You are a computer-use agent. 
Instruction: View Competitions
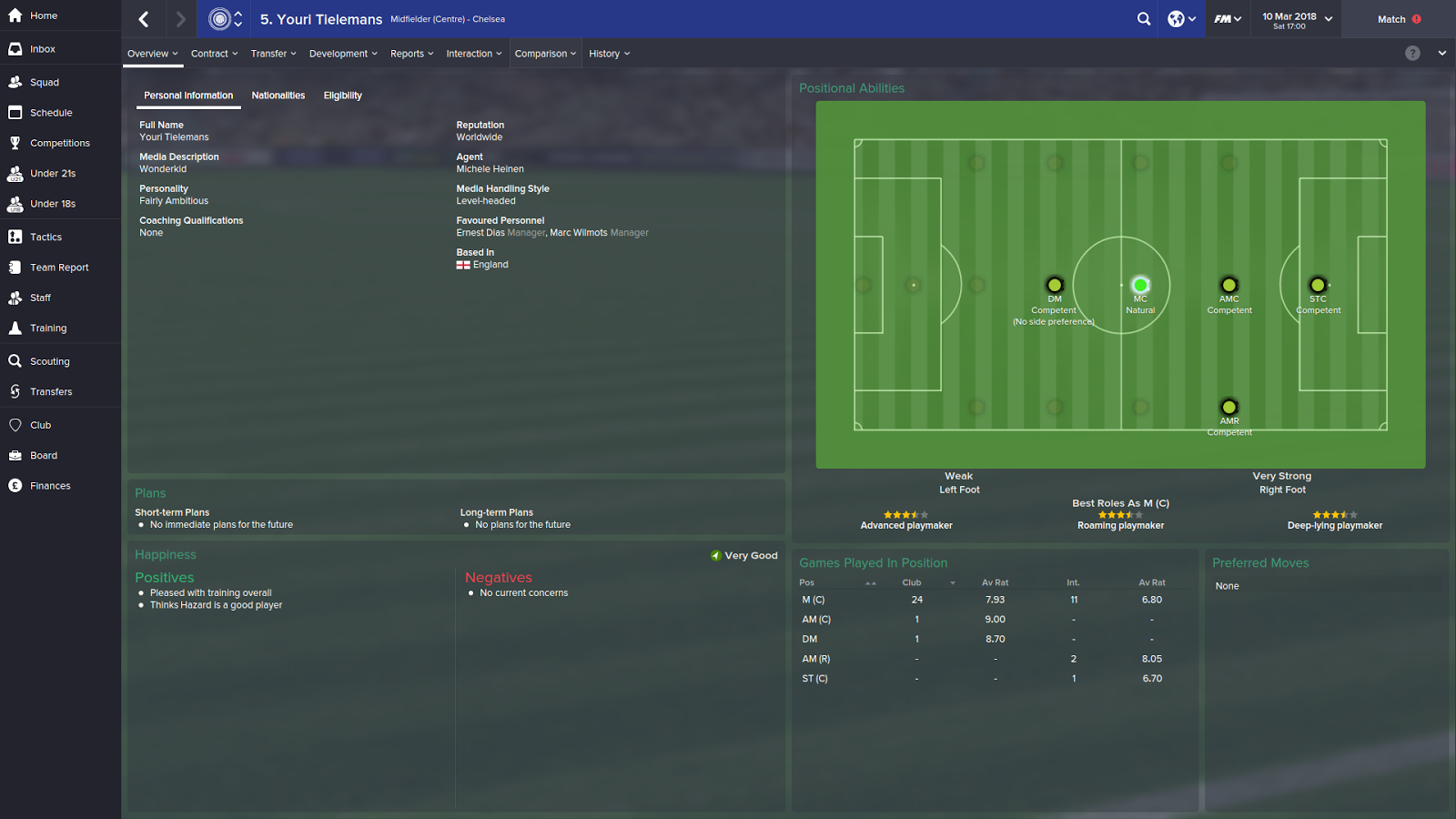pos(58,143)
